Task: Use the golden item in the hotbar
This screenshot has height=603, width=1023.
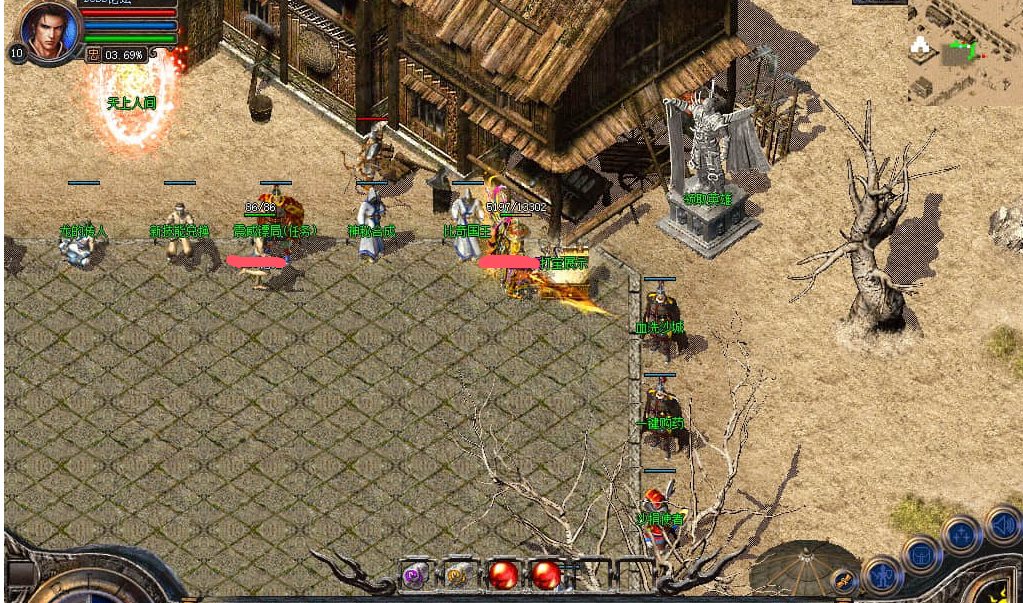Action: pos(459,575)
